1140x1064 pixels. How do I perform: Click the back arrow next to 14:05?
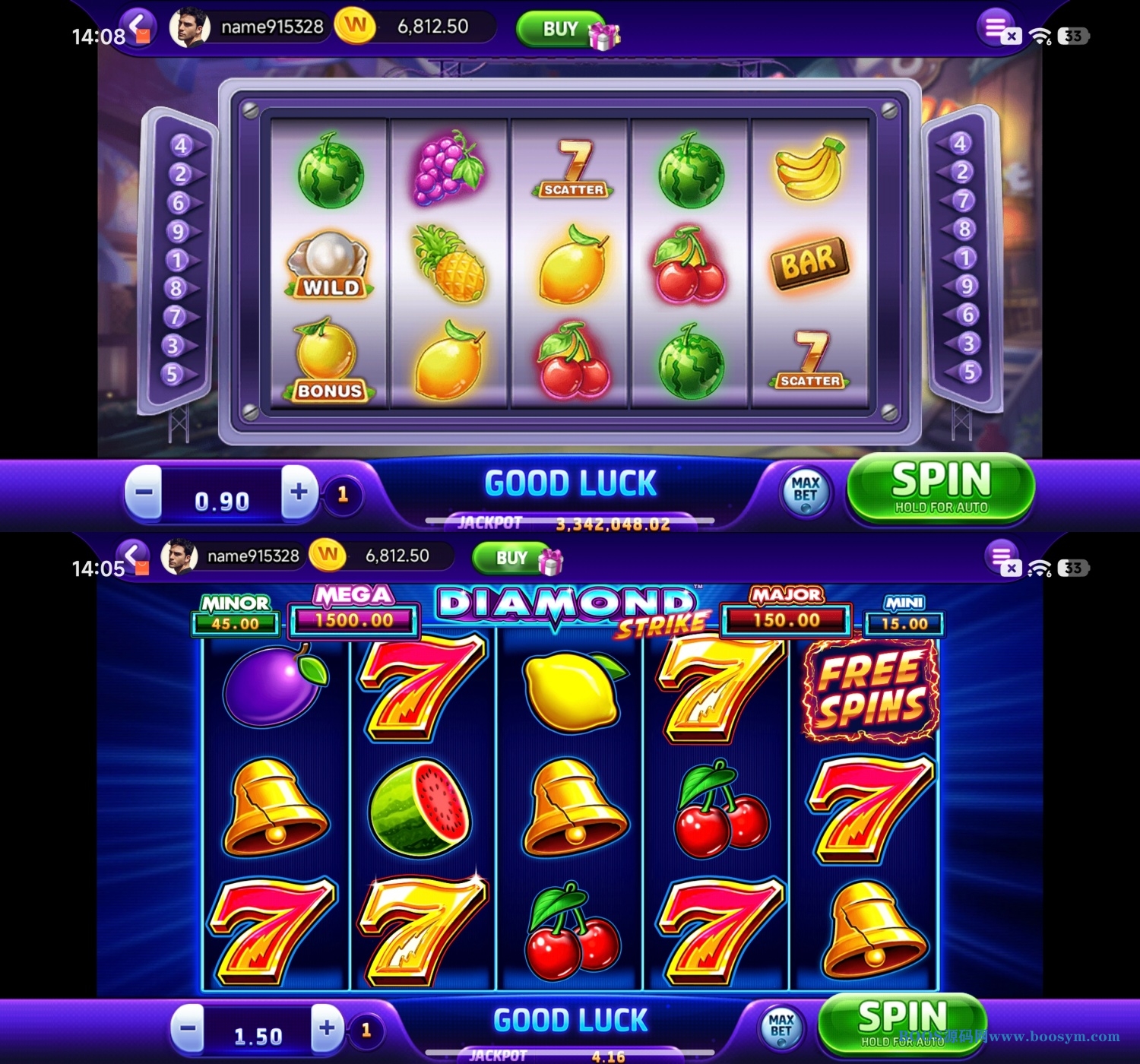[x=135, y=555]
